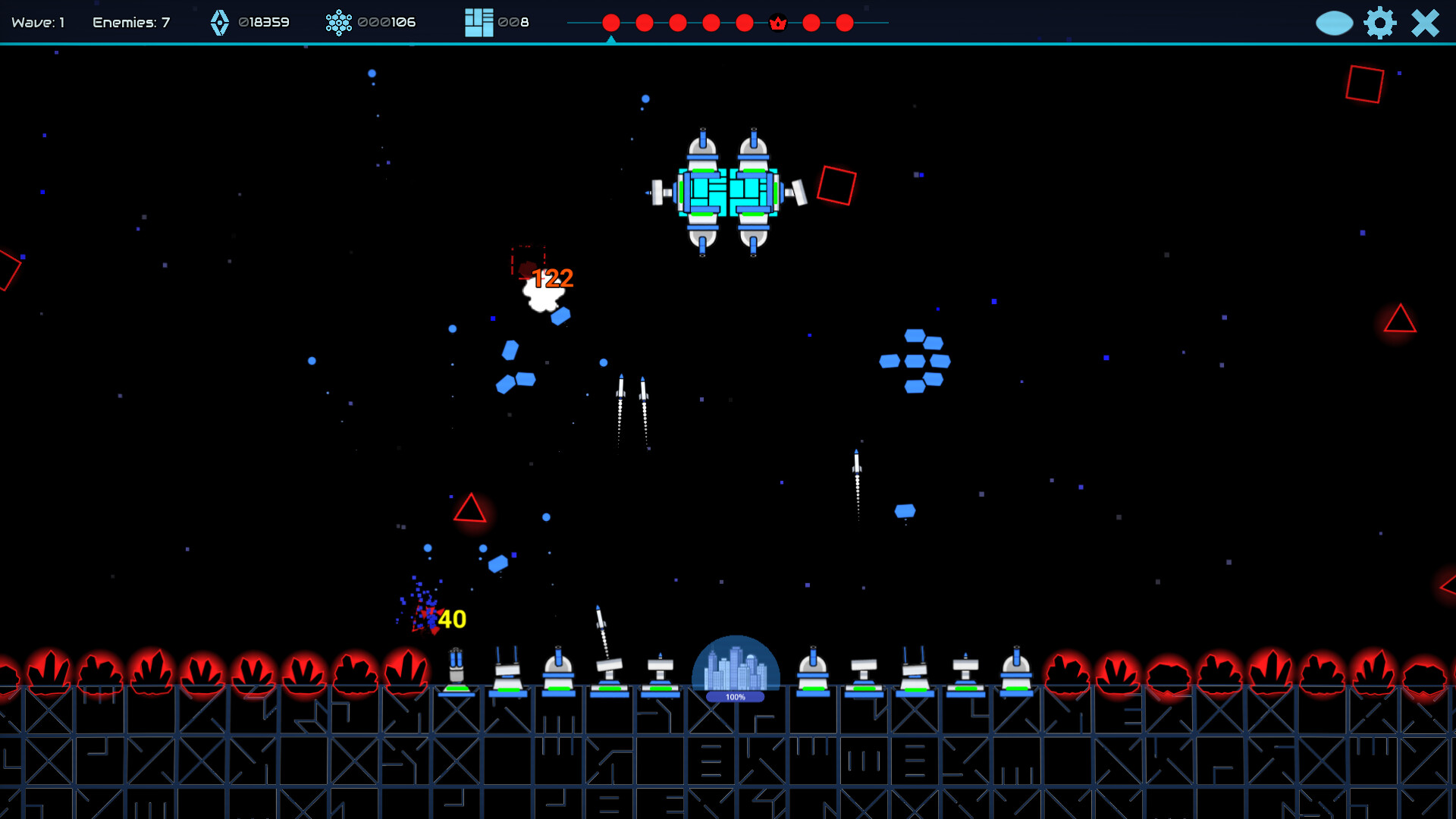Select the 100% city health bar
The height and width of the screenshot is (819, 1456).
(733, 695)
